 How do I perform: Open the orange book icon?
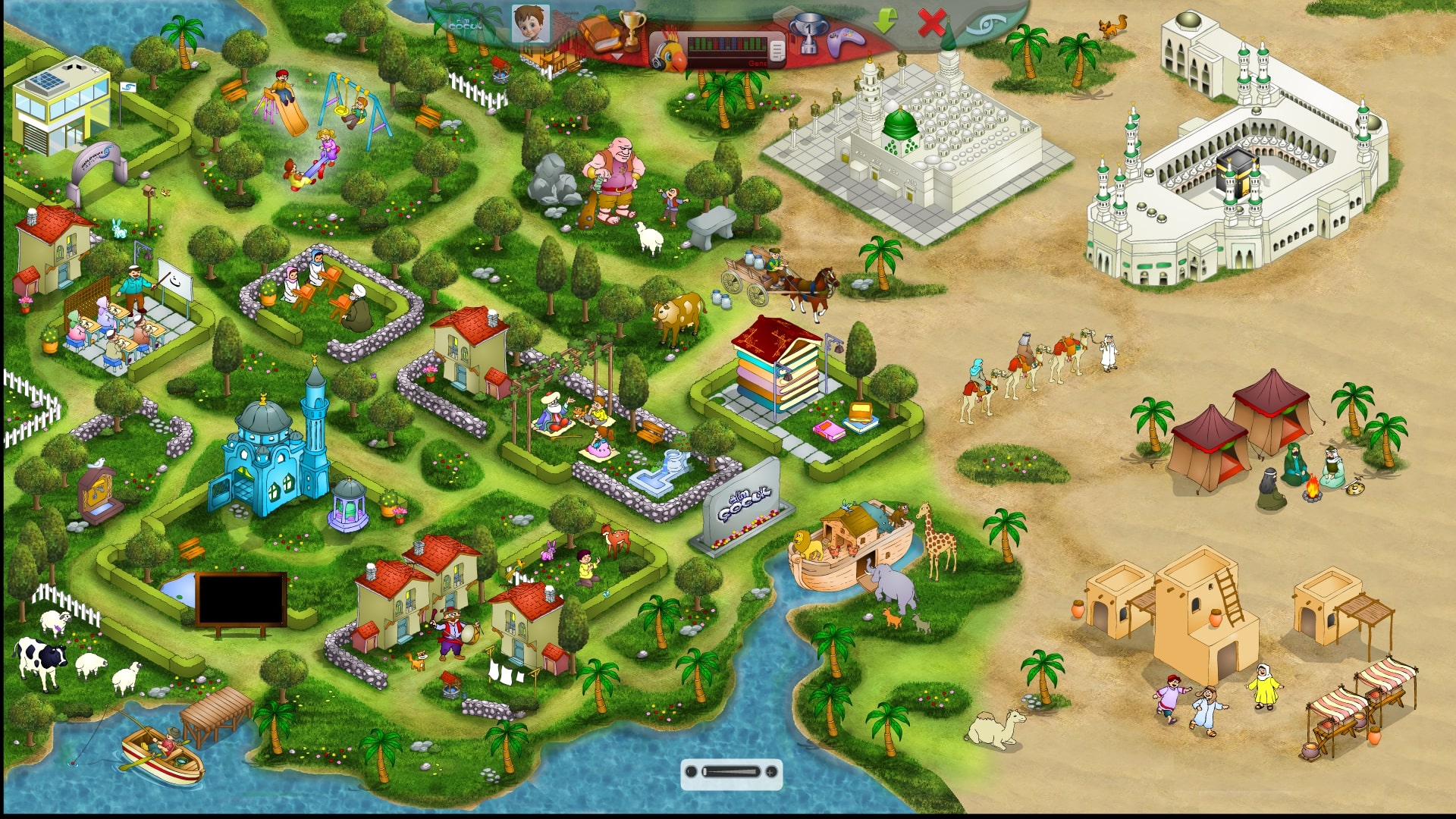pos(598,33)
